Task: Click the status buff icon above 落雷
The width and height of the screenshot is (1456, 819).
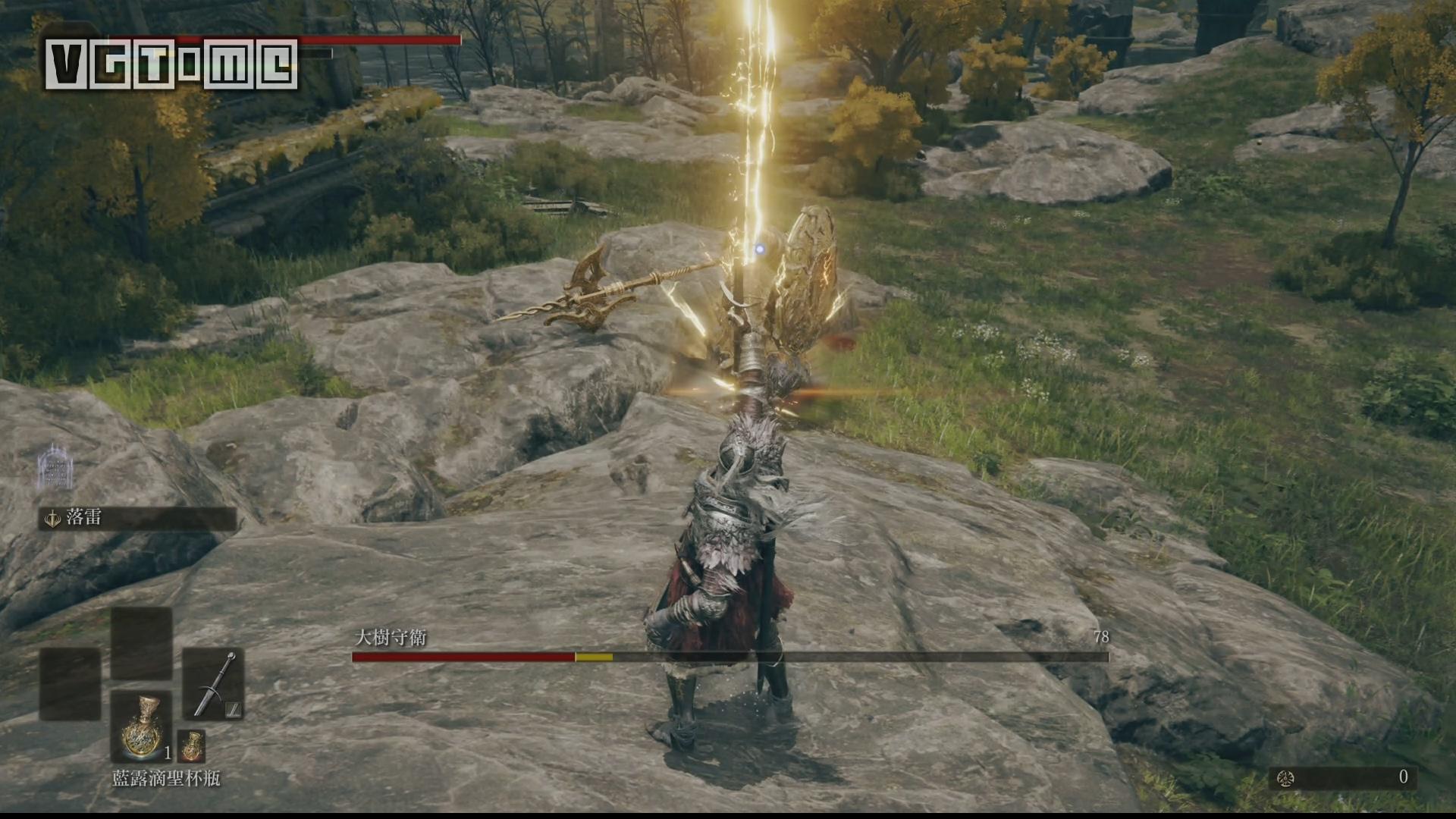Action: pos(55,467)
